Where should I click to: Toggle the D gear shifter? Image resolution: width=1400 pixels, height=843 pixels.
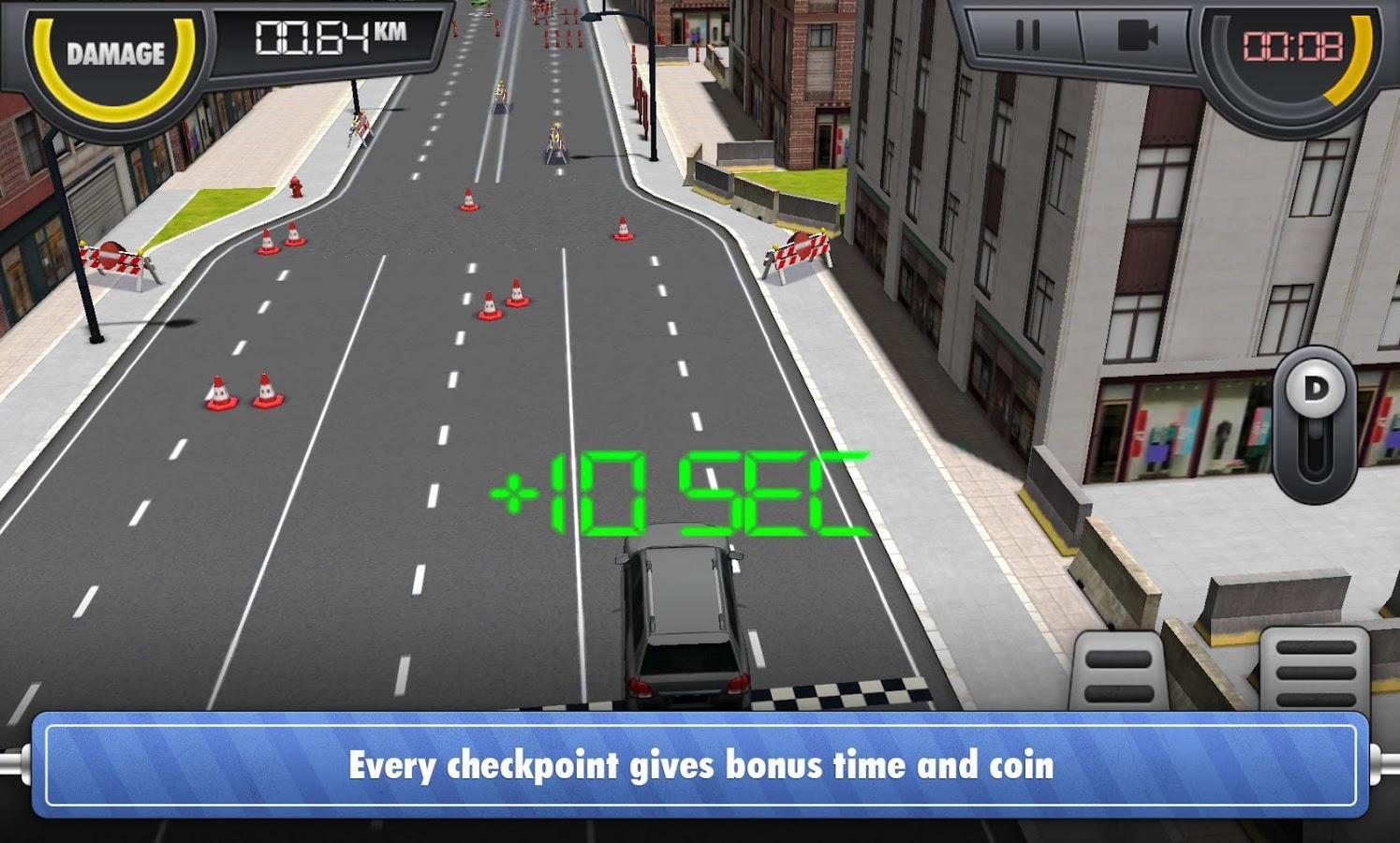click(x=1315, y=423)
